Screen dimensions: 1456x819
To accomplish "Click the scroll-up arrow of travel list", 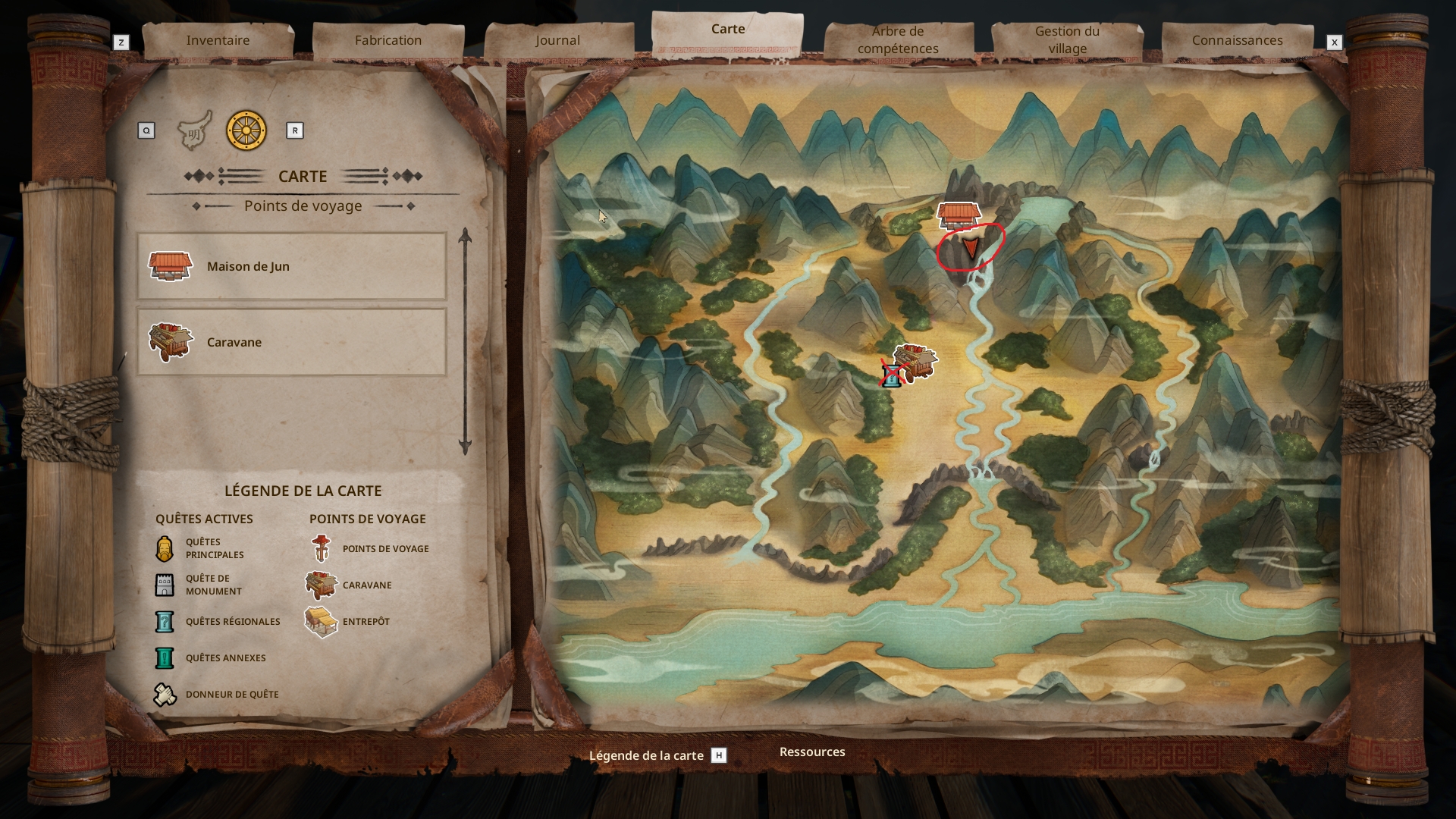I will [x=465, y=236].
